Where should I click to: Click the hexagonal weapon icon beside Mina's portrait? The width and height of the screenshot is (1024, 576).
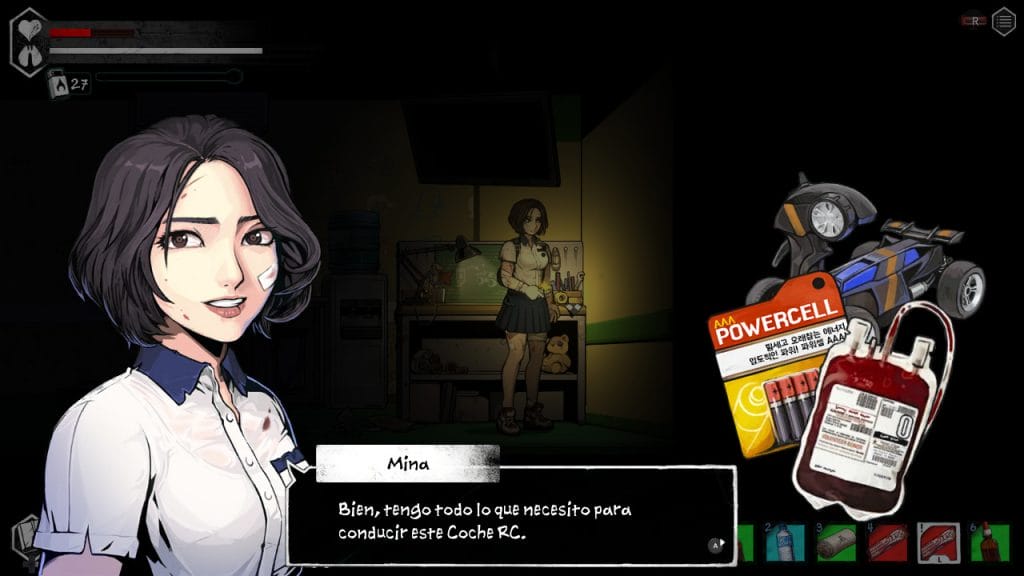(x=24, y=536)
